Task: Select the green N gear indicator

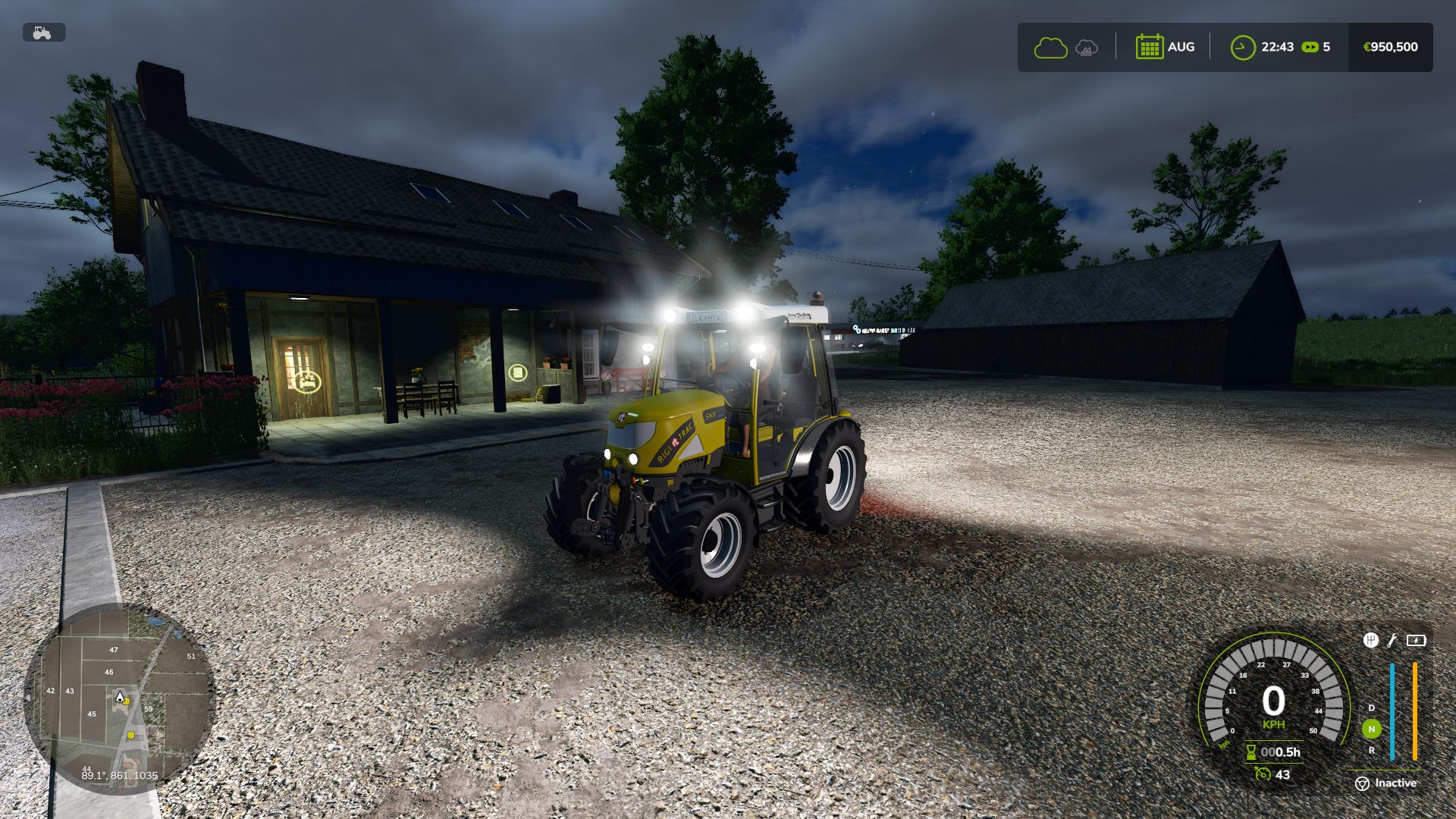Action: (x=1371, y=729)
